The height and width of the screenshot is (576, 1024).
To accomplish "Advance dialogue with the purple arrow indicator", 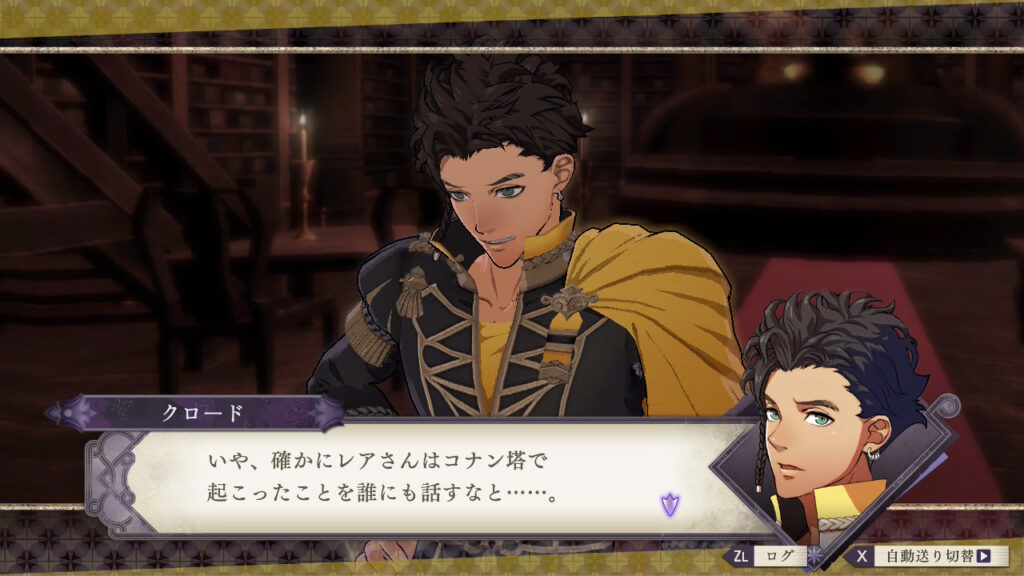I will [x=669, y=505].
